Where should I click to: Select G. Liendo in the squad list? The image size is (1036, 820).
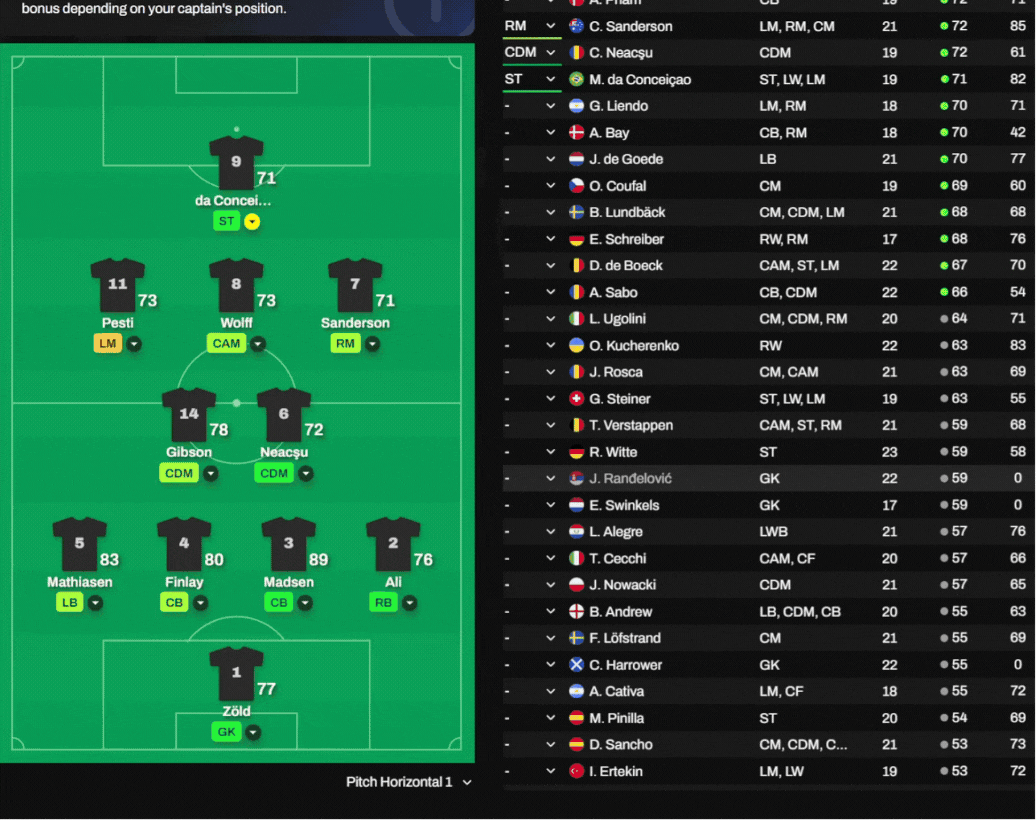point(618,106)
